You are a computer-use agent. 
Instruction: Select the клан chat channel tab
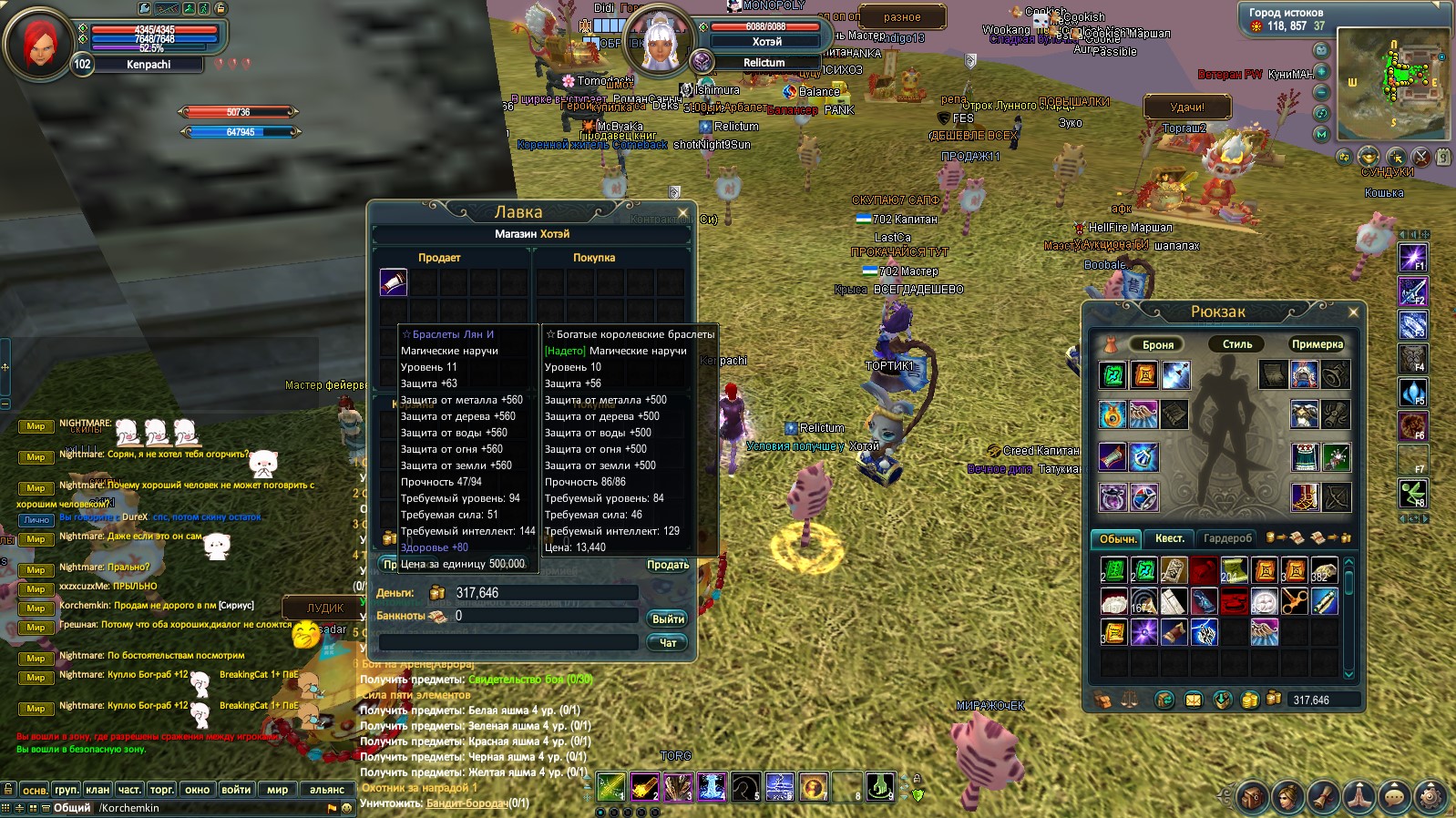tap(97, 790)
